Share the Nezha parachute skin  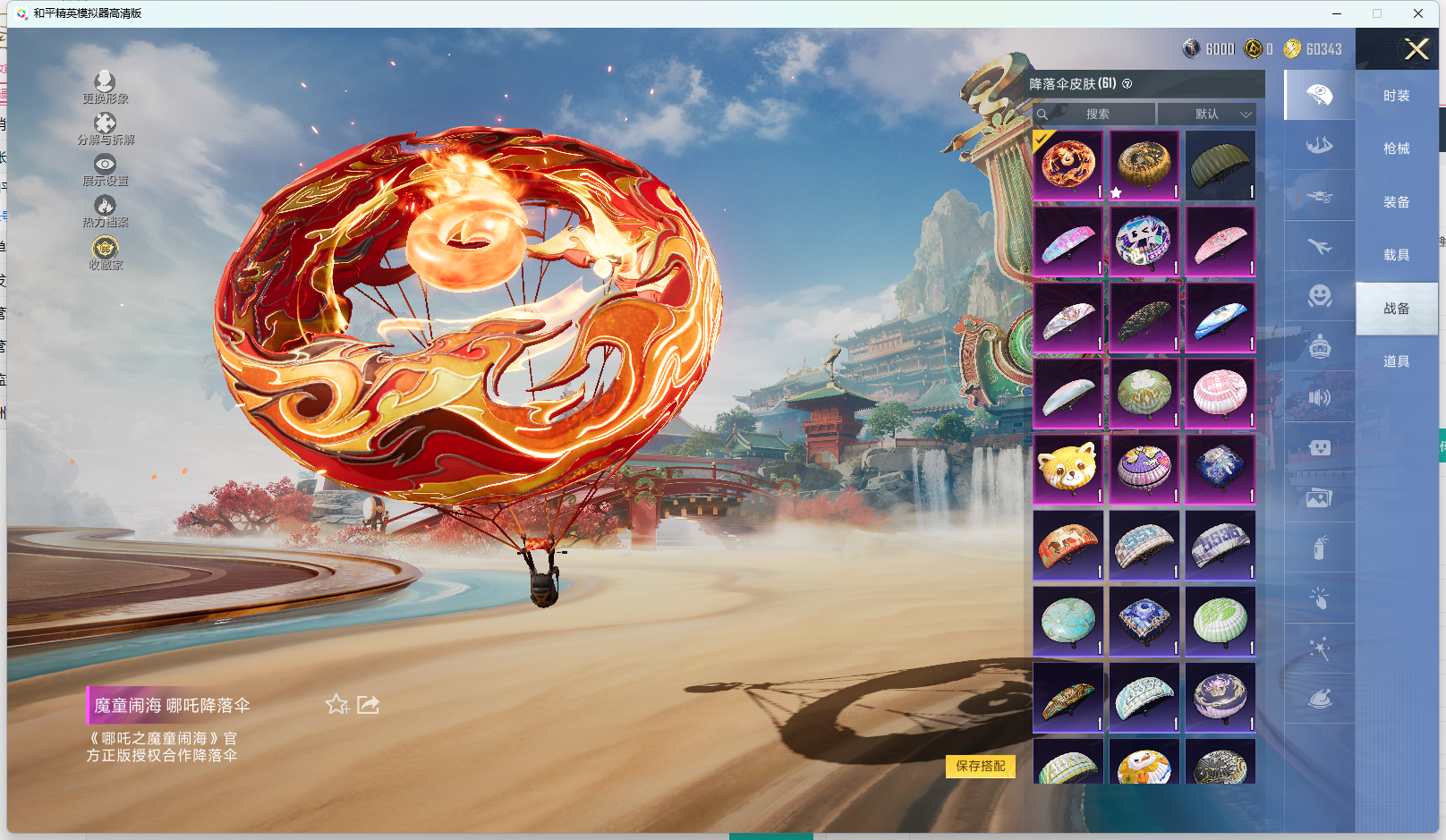(x=368, y=705)
